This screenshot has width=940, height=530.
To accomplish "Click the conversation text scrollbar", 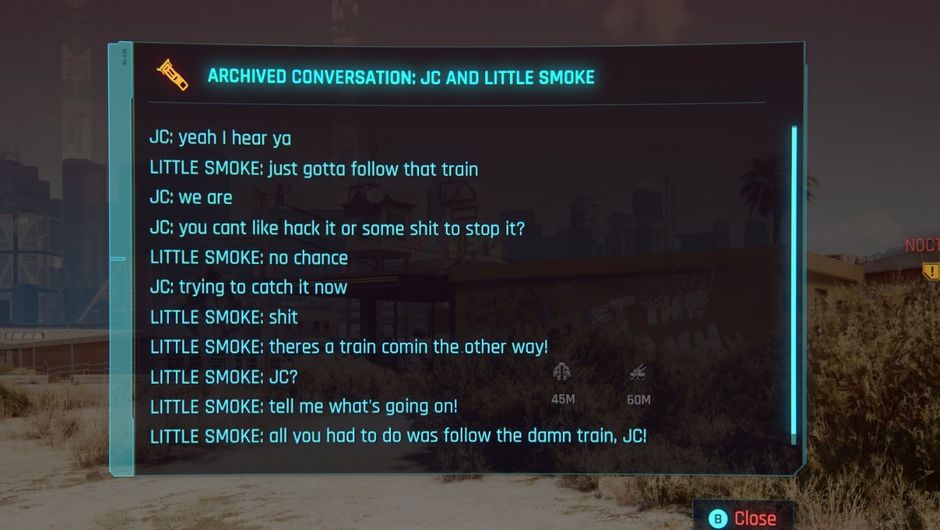I will click(794, 284).
